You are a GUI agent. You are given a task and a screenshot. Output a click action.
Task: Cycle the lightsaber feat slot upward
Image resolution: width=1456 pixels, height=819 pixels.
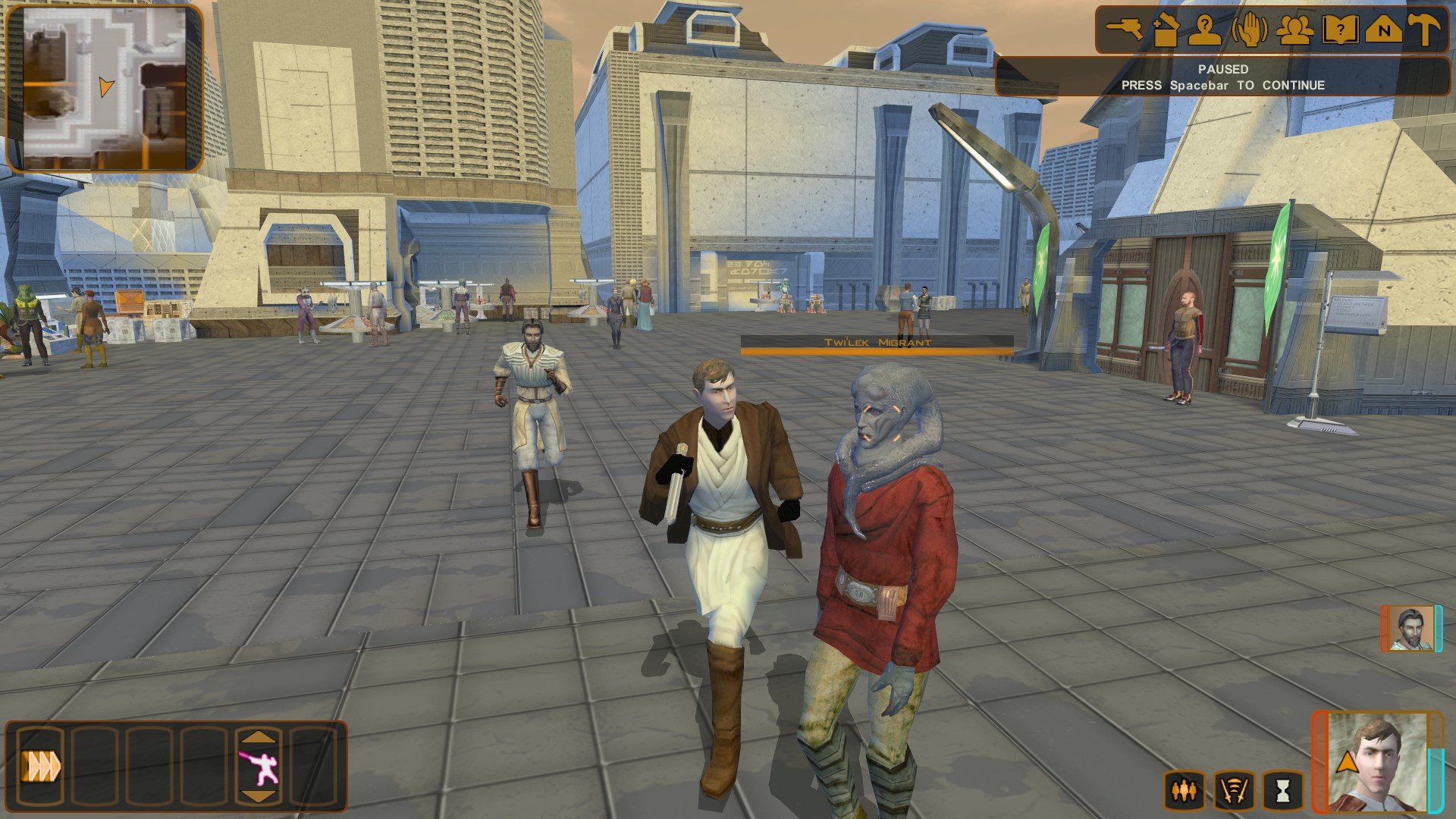pyautogui.click(x=259, y=737)
